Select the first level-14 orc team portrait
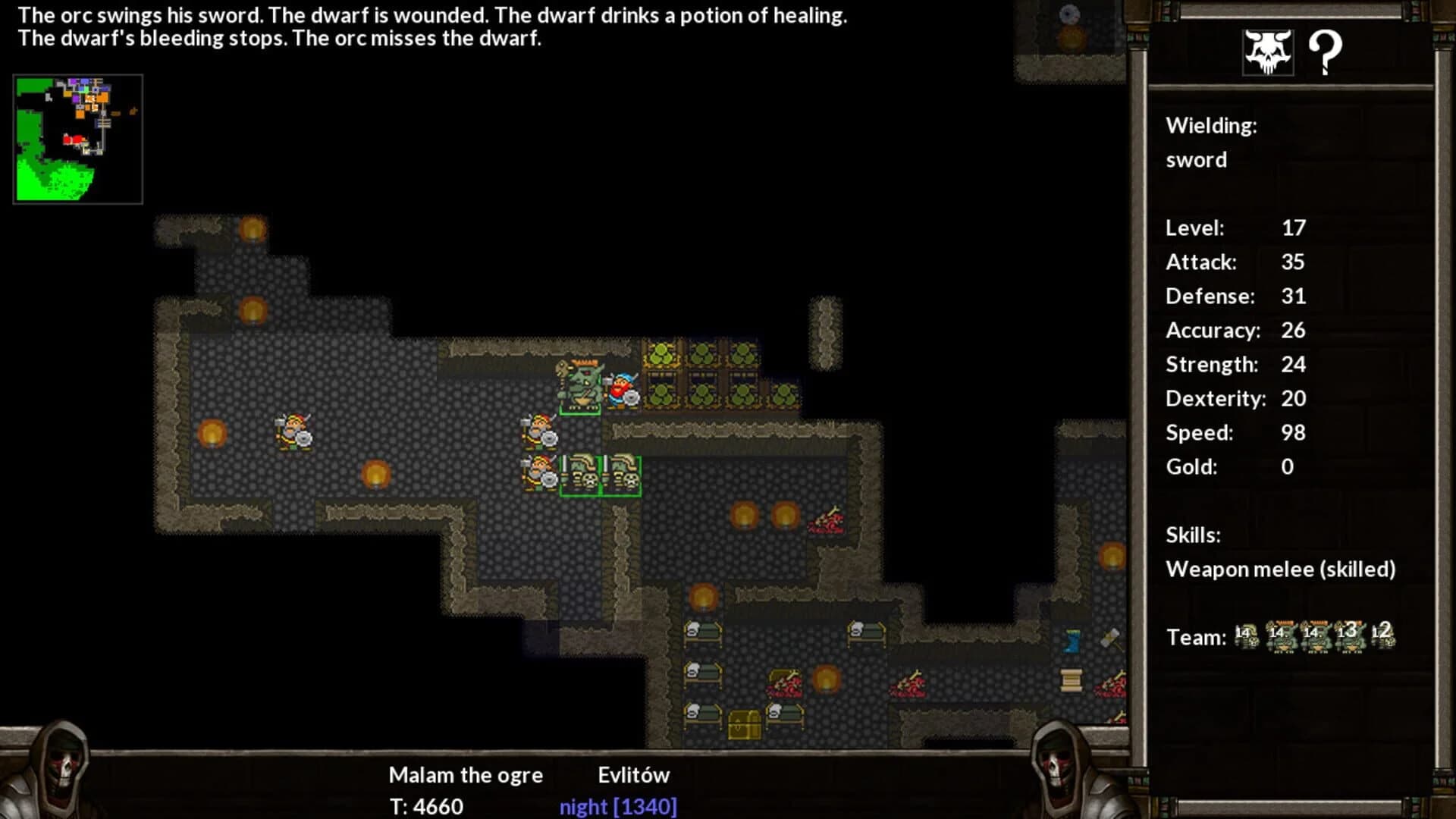Image resolution: width=1456 pixels, height=819 pixels. 1247,635
